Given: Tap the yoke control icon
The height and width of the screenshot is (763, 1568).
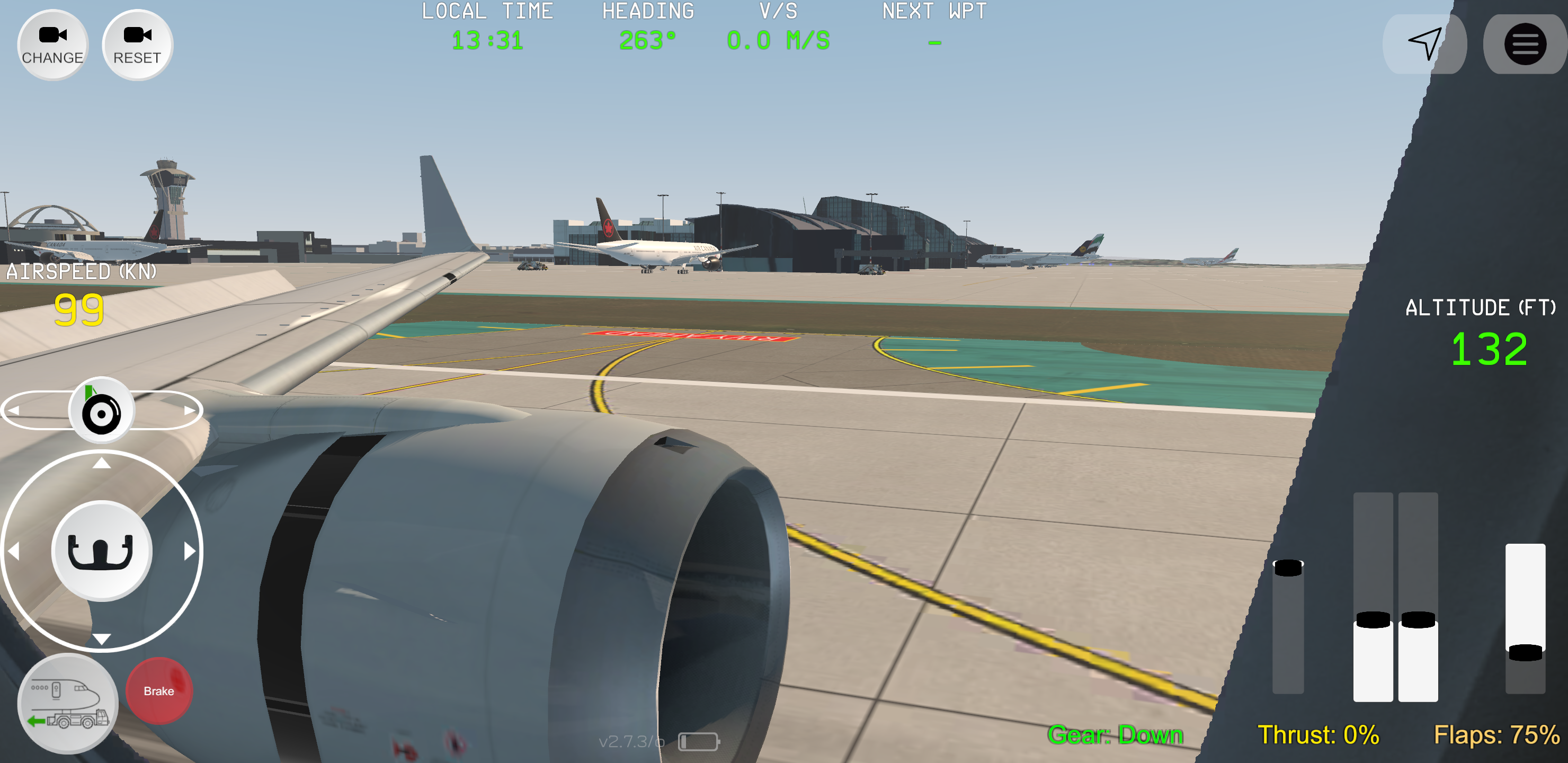Looking at the screenshot, I should tap(101, 550).
